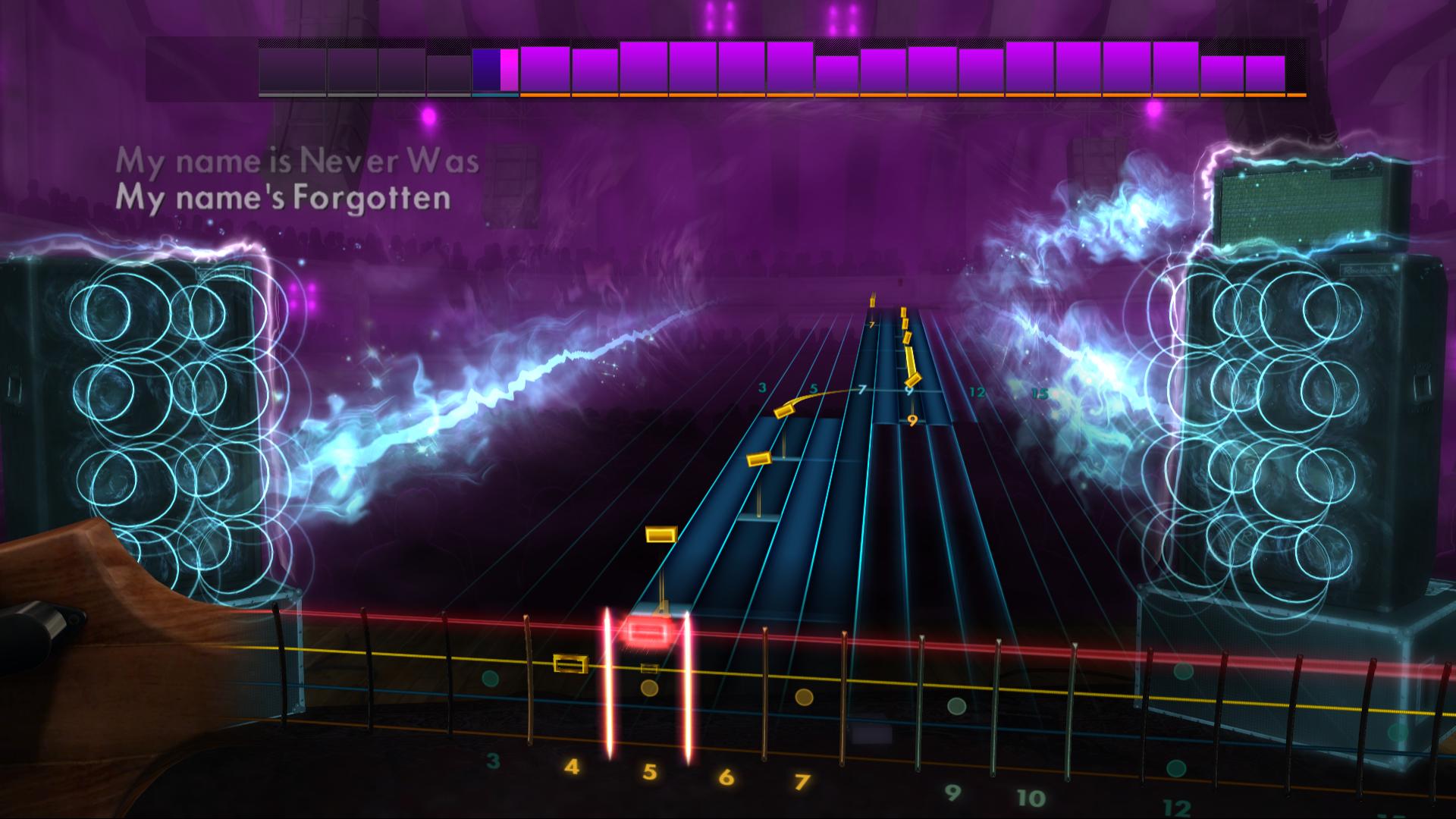Click the 3 fret indicator on the highway
The width and height of the screenshot is (1456, 819).
[762, 388]
